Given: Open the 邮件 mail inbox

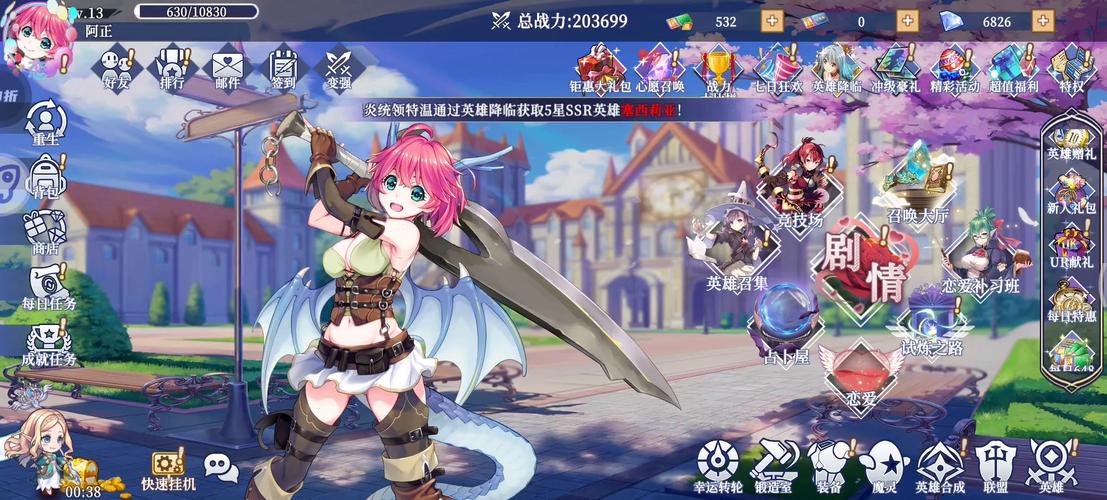Looking at the screenshot, I should tap(228, 68).
